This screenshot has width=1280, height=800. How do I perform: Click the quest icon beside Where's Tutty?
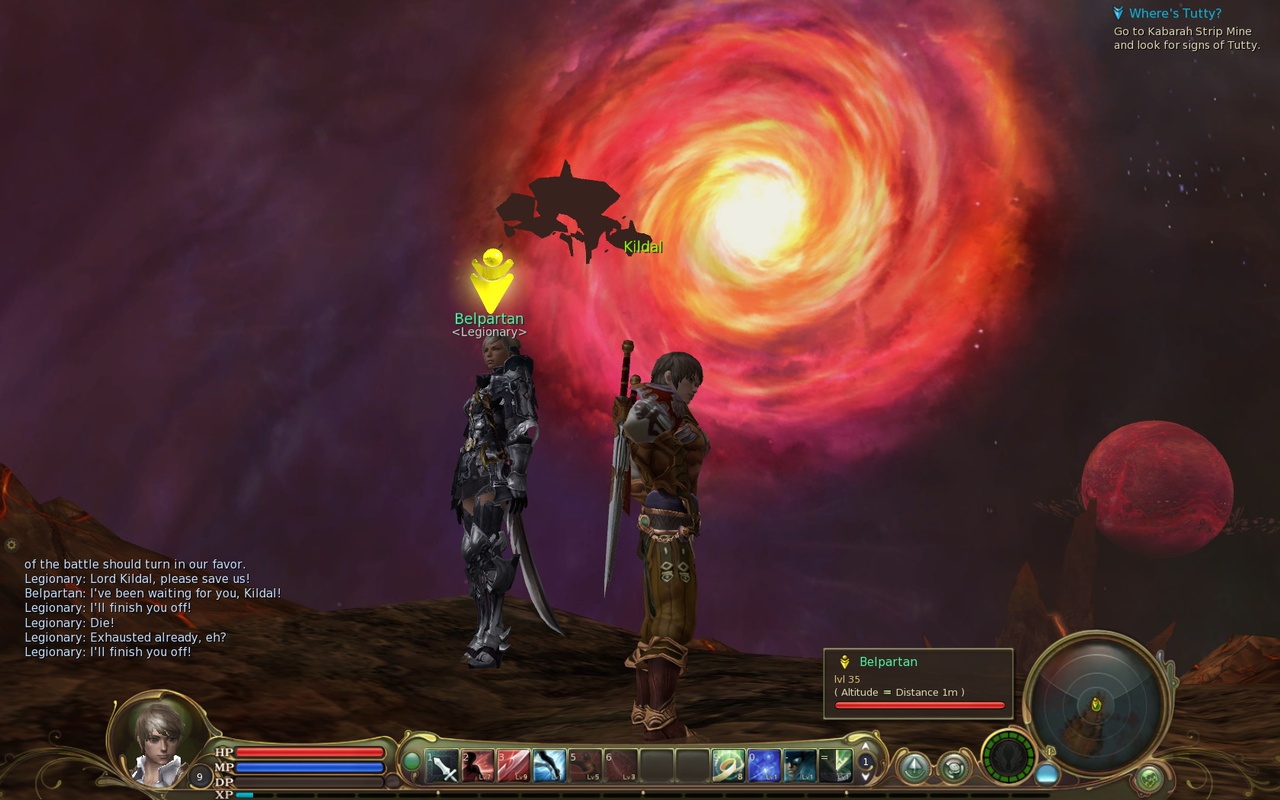point(1117,12)
